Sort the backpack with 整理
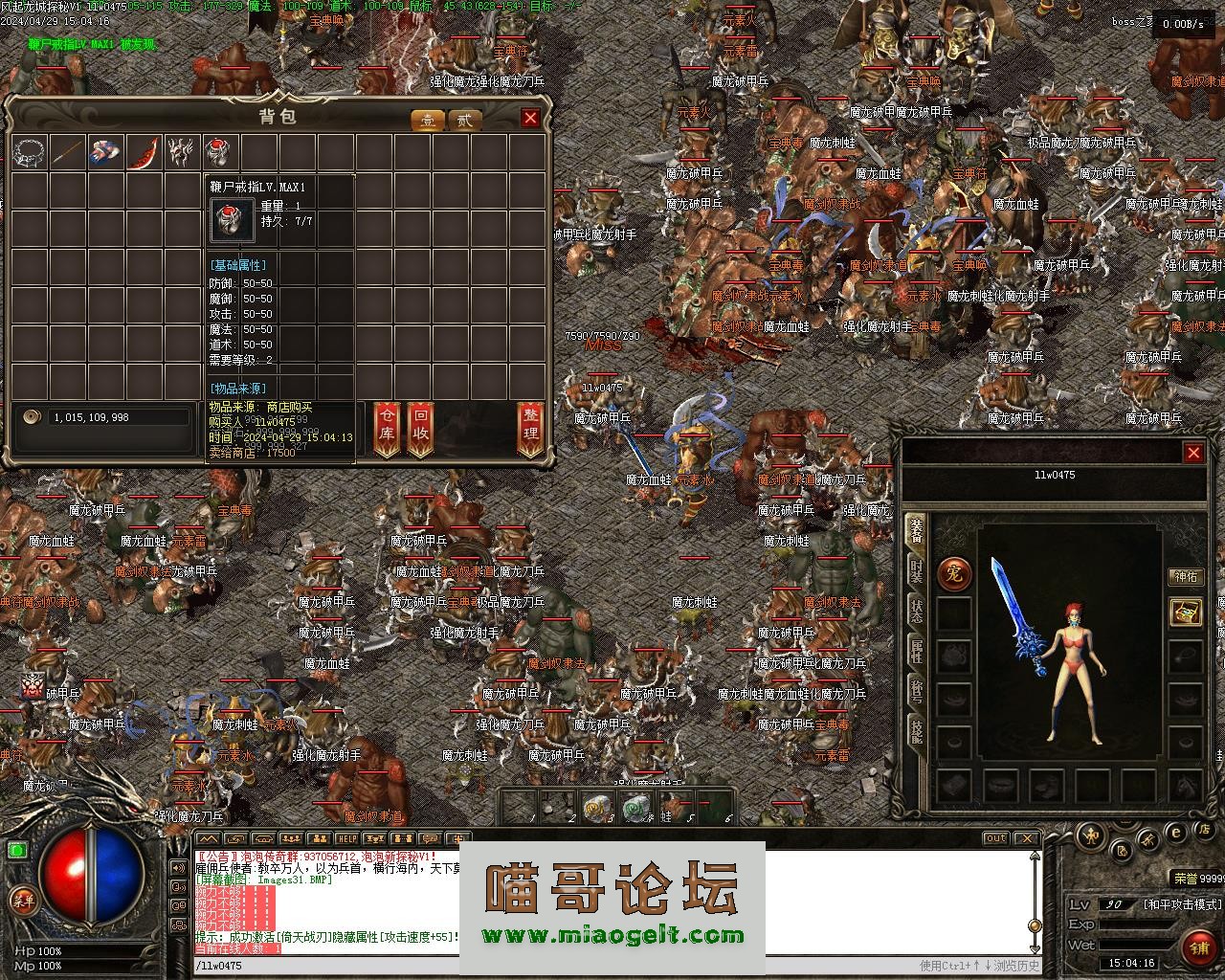Image resolution: width=1225 pixels, height=980 pixels. tap(530, 429)
